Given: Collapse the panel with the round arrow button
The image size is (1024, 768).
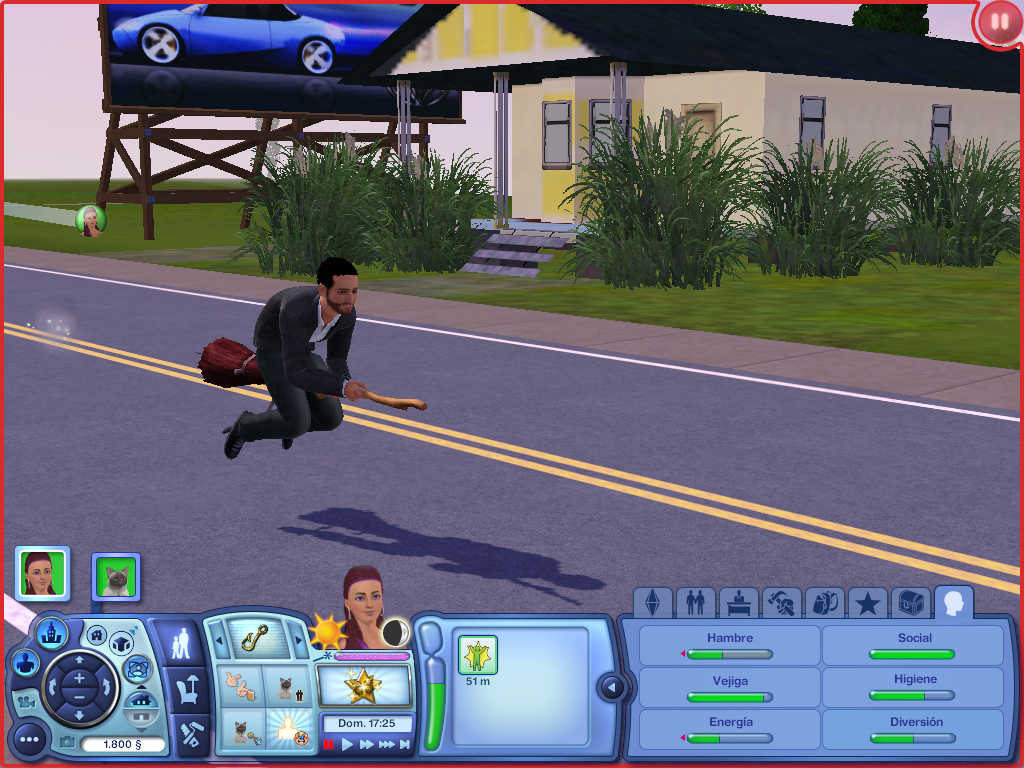Looking at the screenshot, I should (611, 687).
